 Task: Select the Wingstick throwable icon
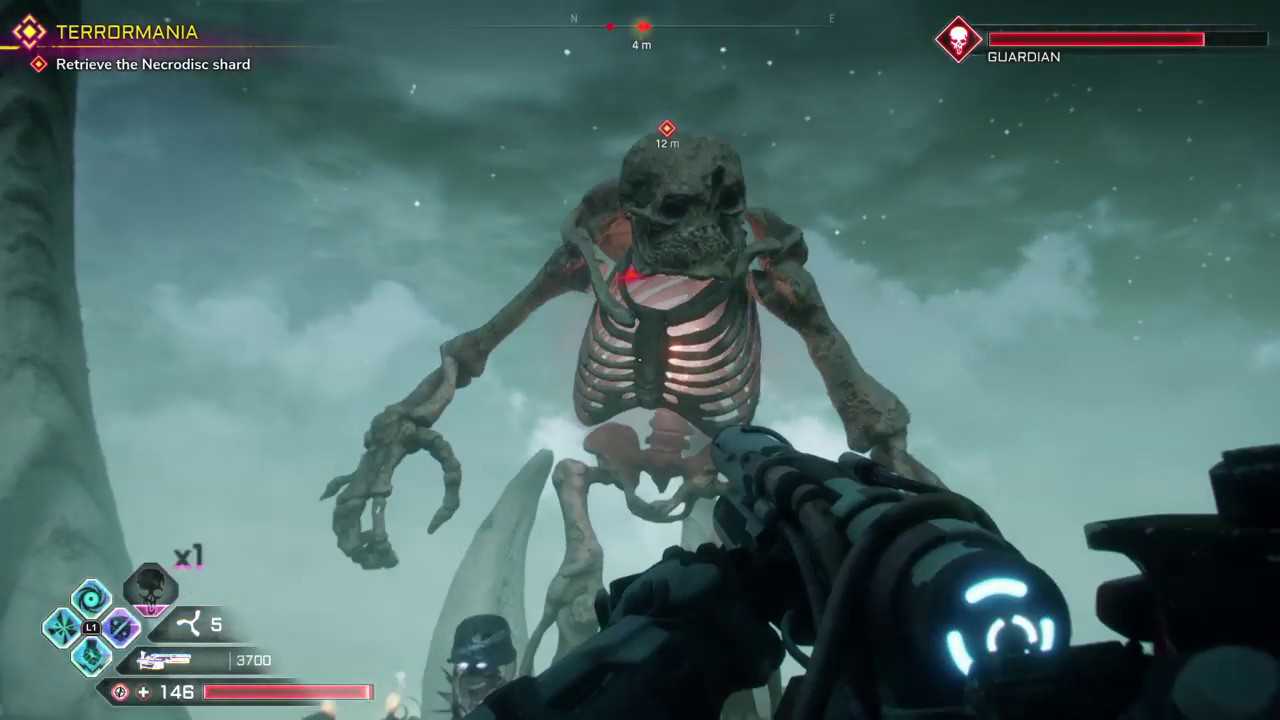[189, 626]
